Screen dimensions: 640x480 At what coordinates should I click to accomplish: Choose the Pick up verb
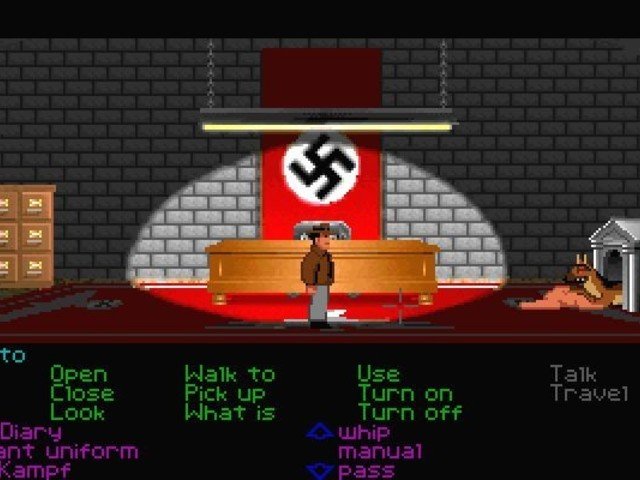pos(225,393)
